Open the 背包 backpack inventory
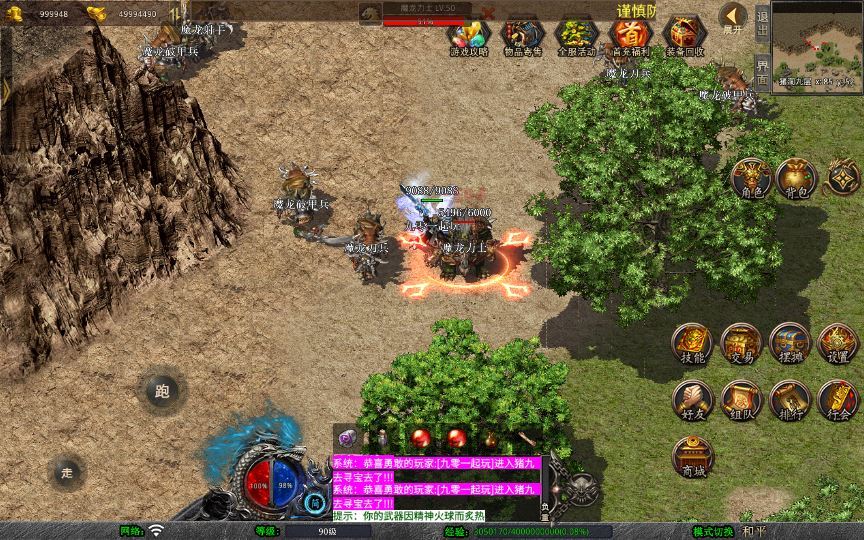Screen dimensions: 864x540 (795, 178)
